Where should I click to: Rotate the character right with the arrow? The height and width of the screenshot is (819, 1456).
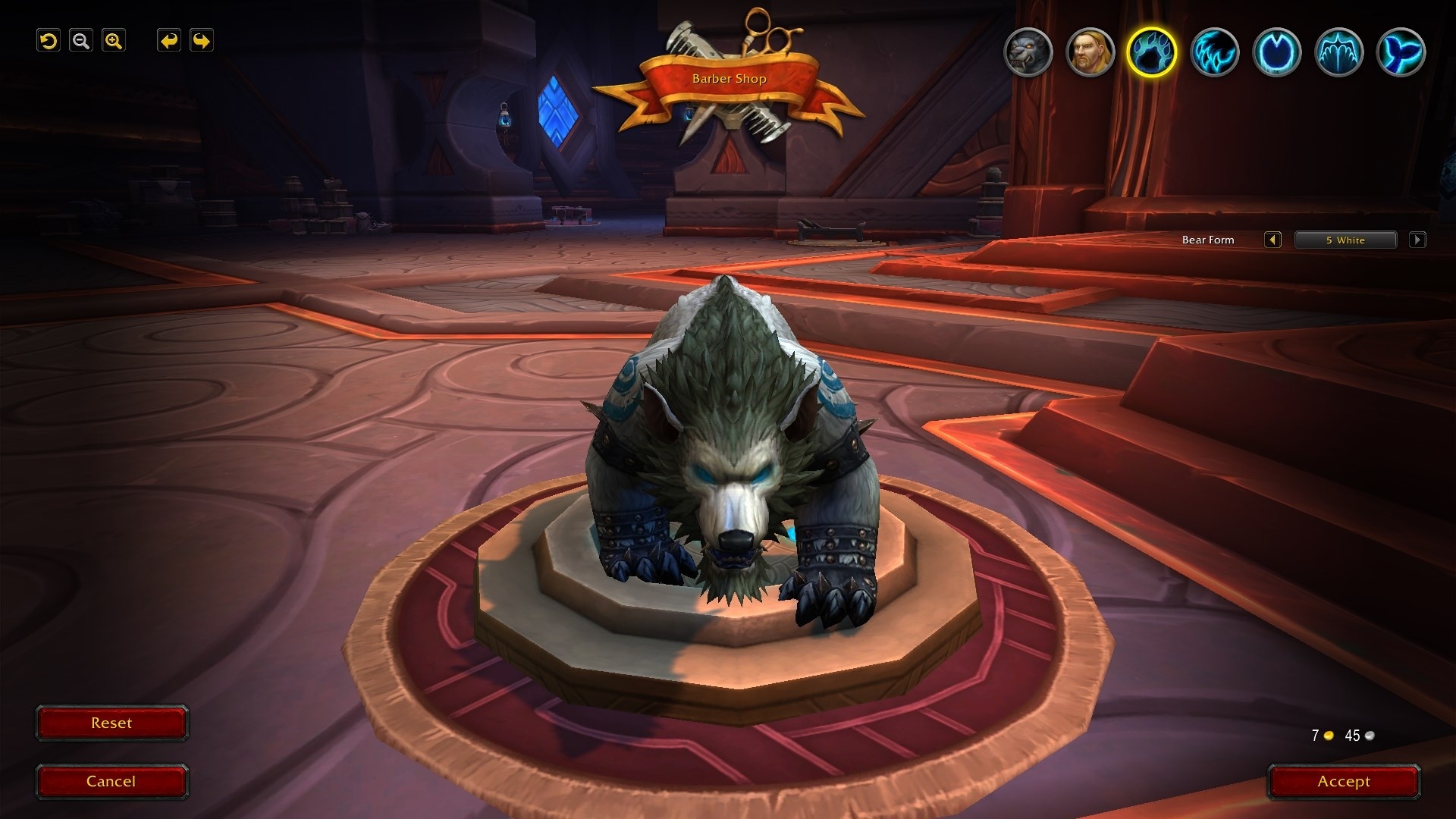tap(201, 41)
